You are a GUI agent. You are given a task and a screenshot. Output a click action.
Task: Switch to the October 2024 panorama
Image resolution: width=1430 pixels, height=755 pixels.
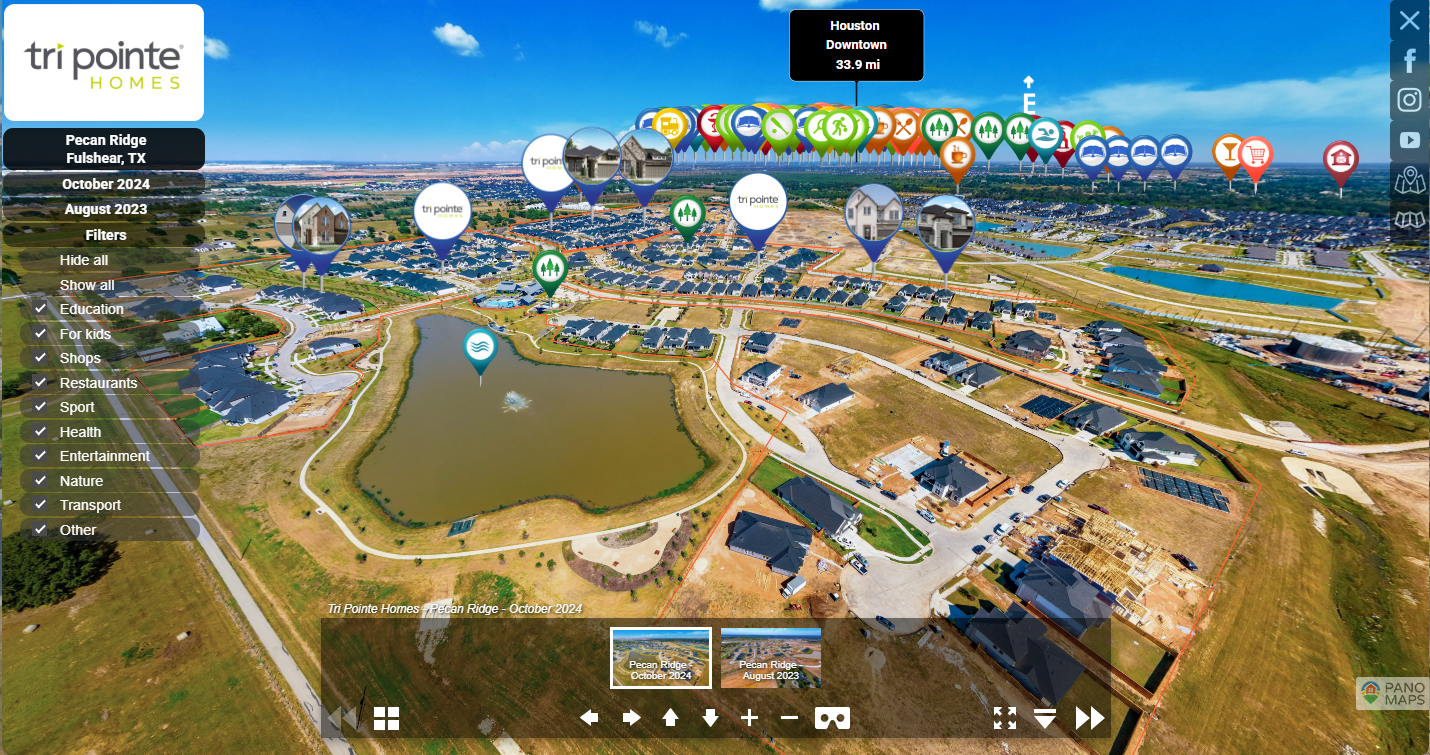pyautogui.click(x=105, y=184)
